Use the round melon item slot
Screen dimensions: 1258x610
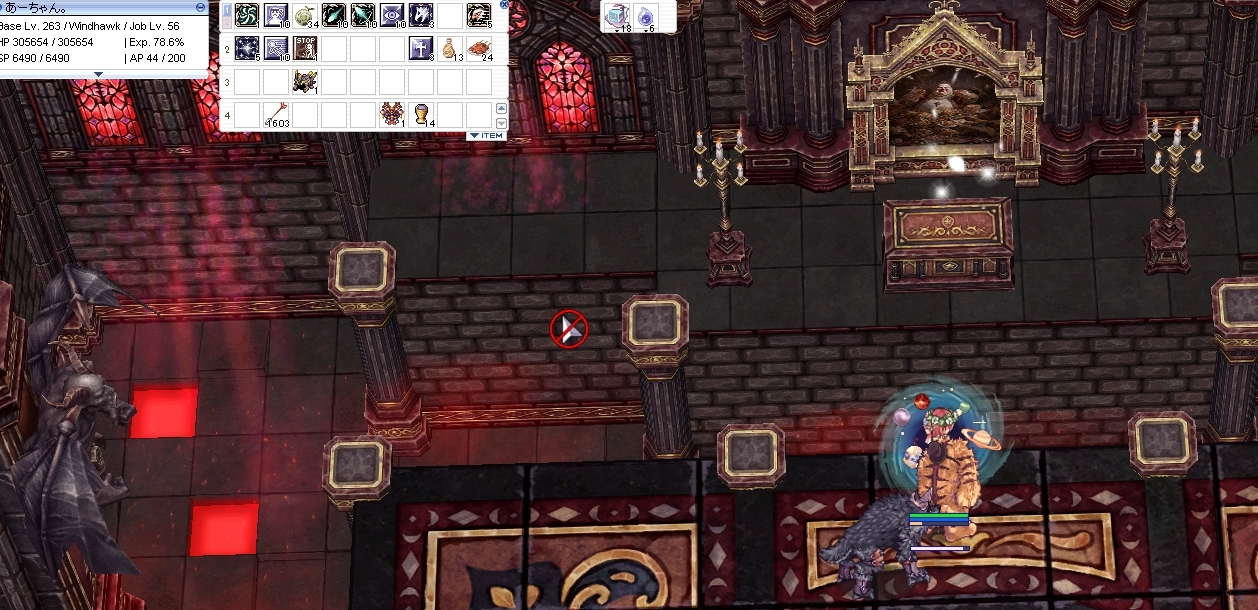coord(305,15)
